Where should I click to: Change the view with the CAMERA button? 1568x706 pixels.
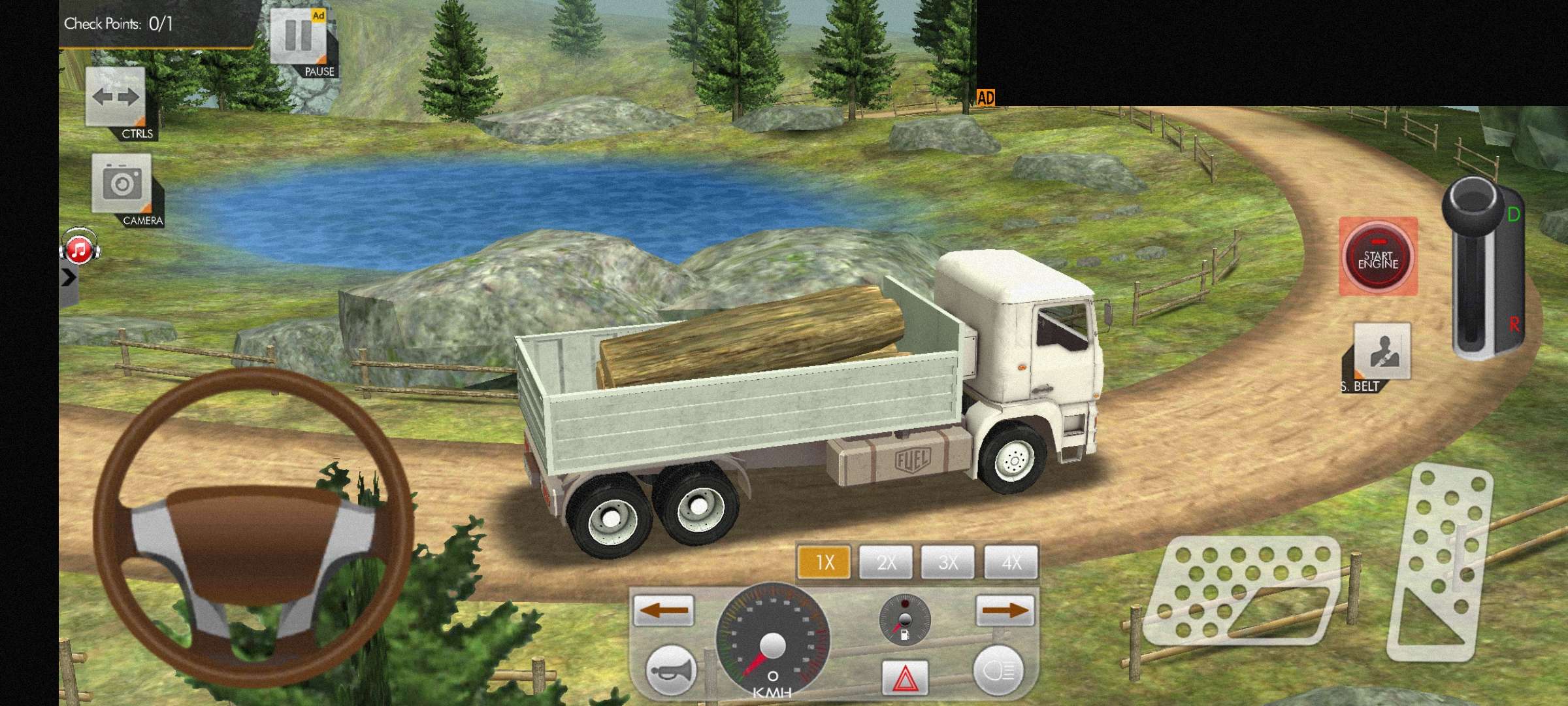122,184
